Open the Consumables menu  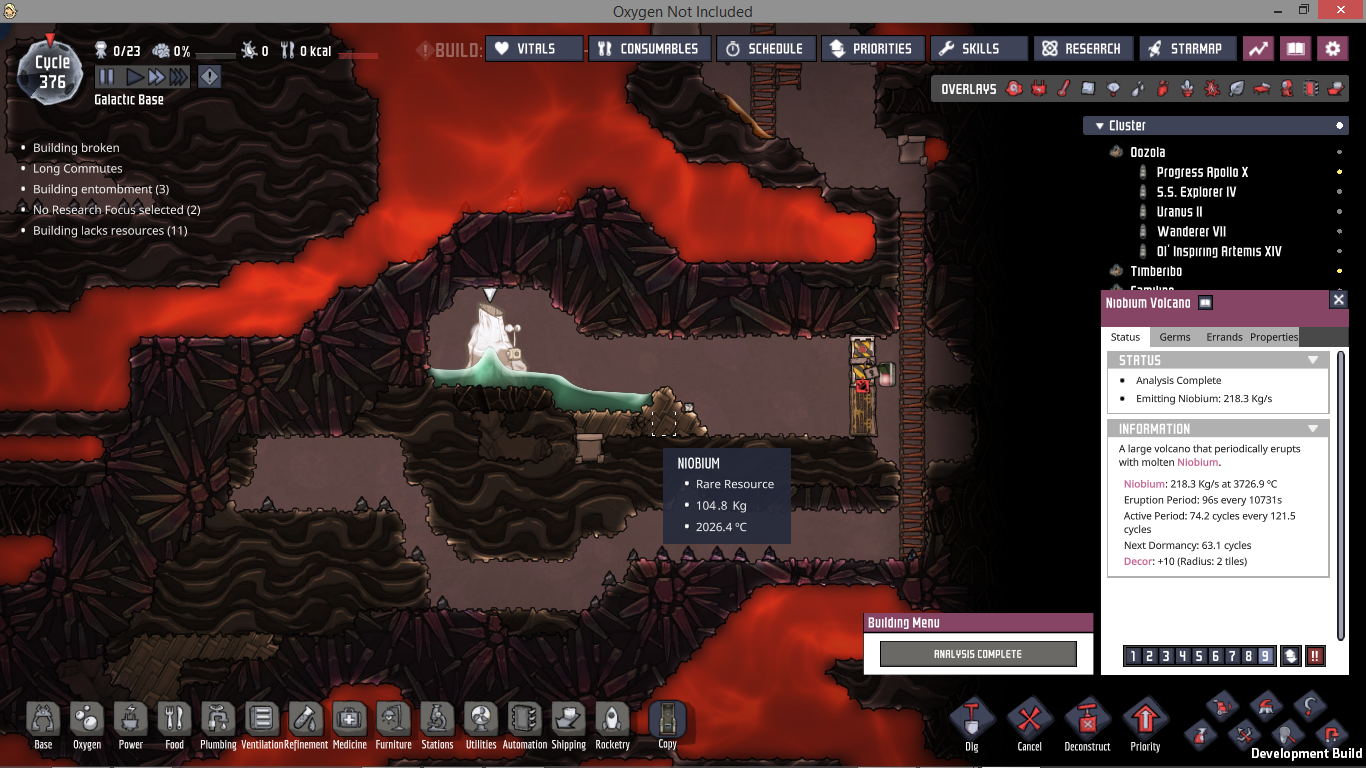pyautogui.click(x=650, y=48)
